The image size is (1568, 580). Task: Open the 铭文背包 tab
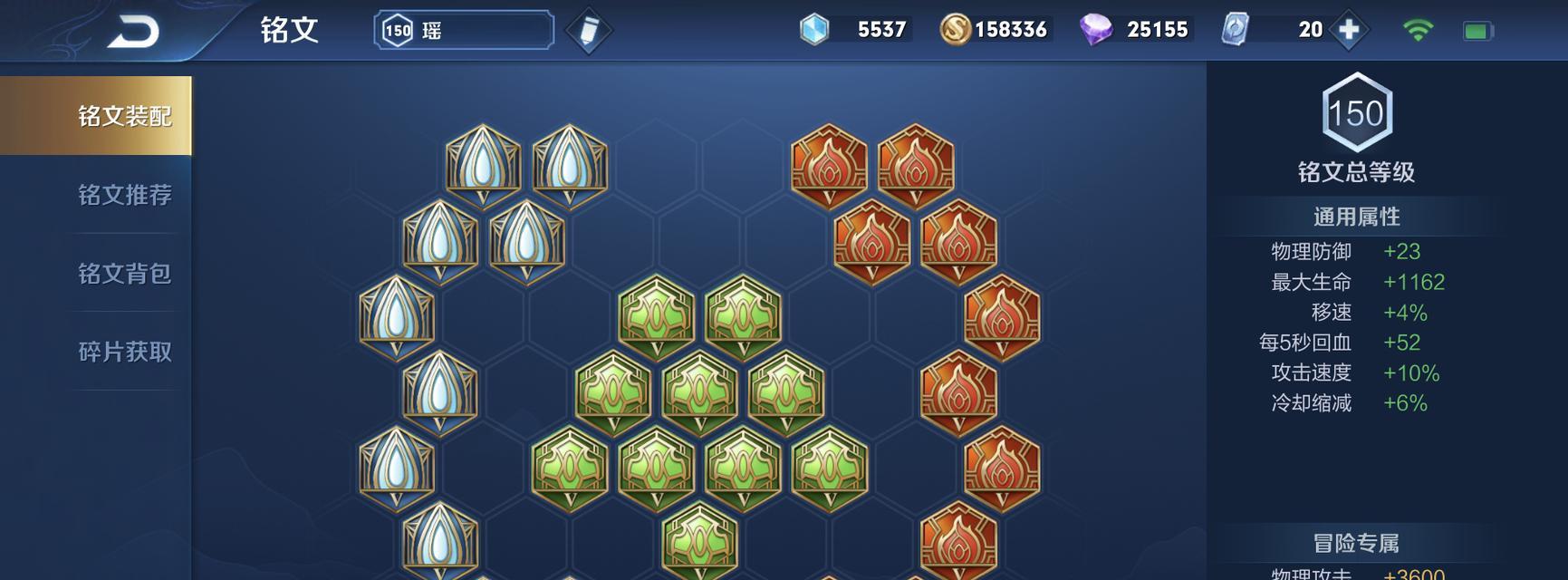(124, 274)
